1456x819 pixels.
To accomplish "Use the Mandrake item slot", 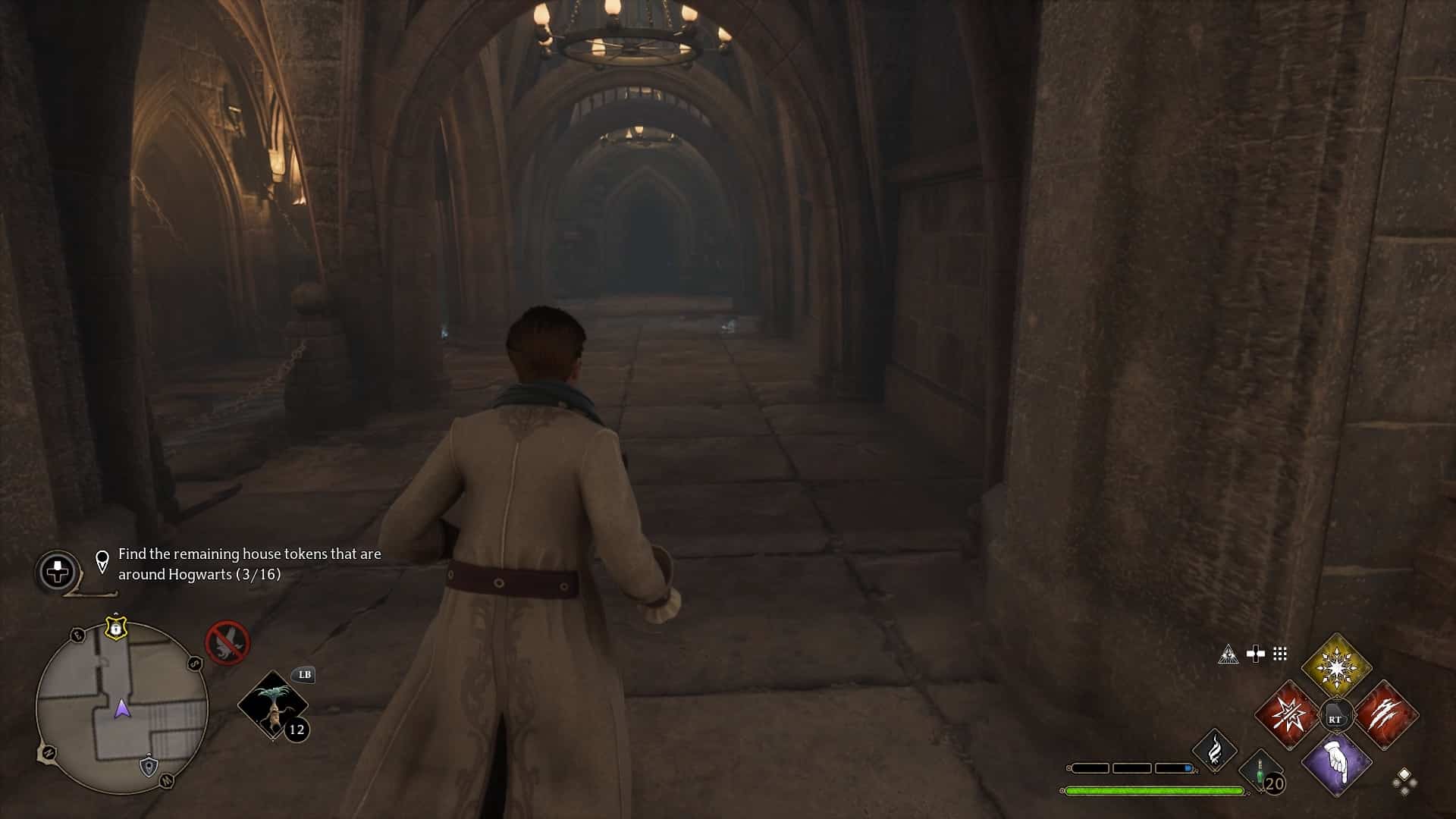I will pos(272,706).
